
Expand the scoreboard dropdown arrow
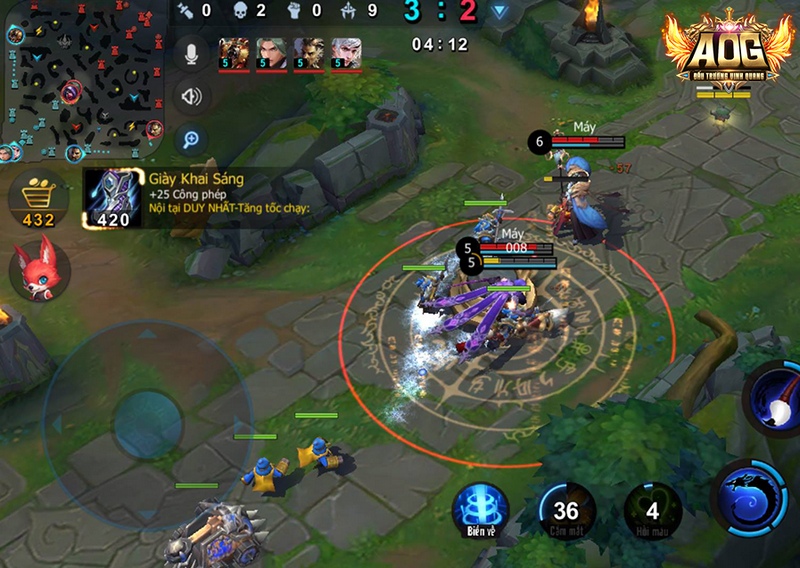pyautogui.click(x=499, y=12)
